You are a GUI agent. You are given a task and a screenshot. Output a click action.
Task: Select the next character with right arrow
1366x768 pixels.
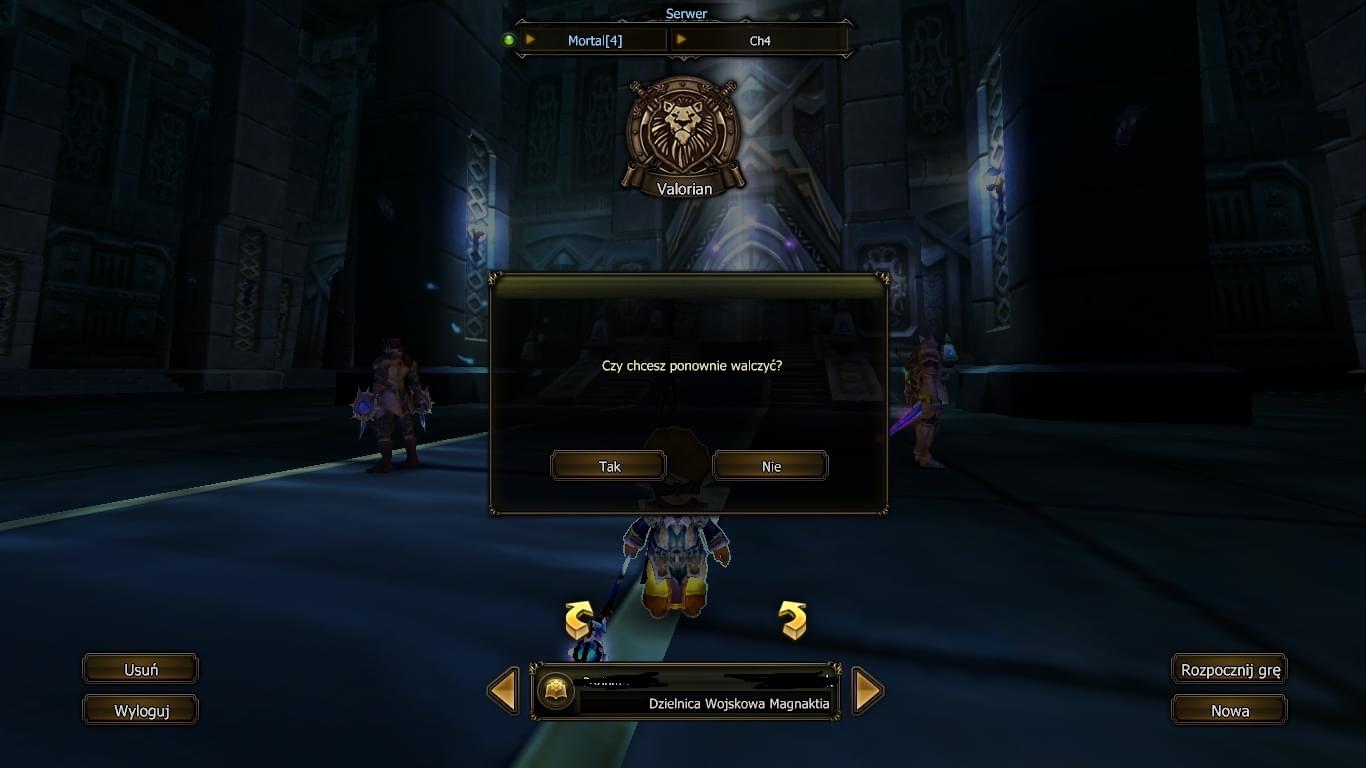tap(868, 690)
